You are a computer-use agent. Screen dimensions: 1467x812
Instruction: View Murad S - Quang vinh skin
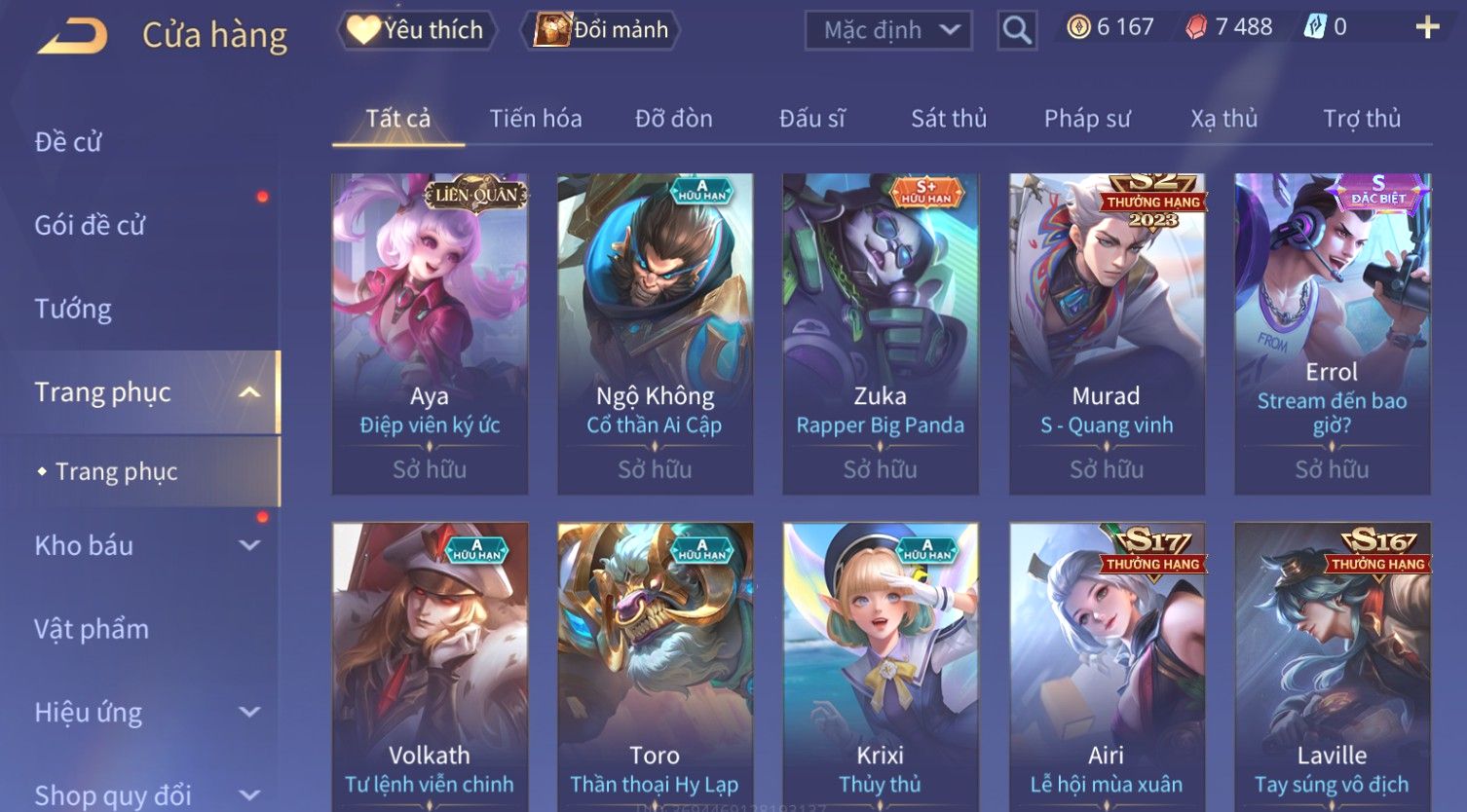click(1106, 333)
